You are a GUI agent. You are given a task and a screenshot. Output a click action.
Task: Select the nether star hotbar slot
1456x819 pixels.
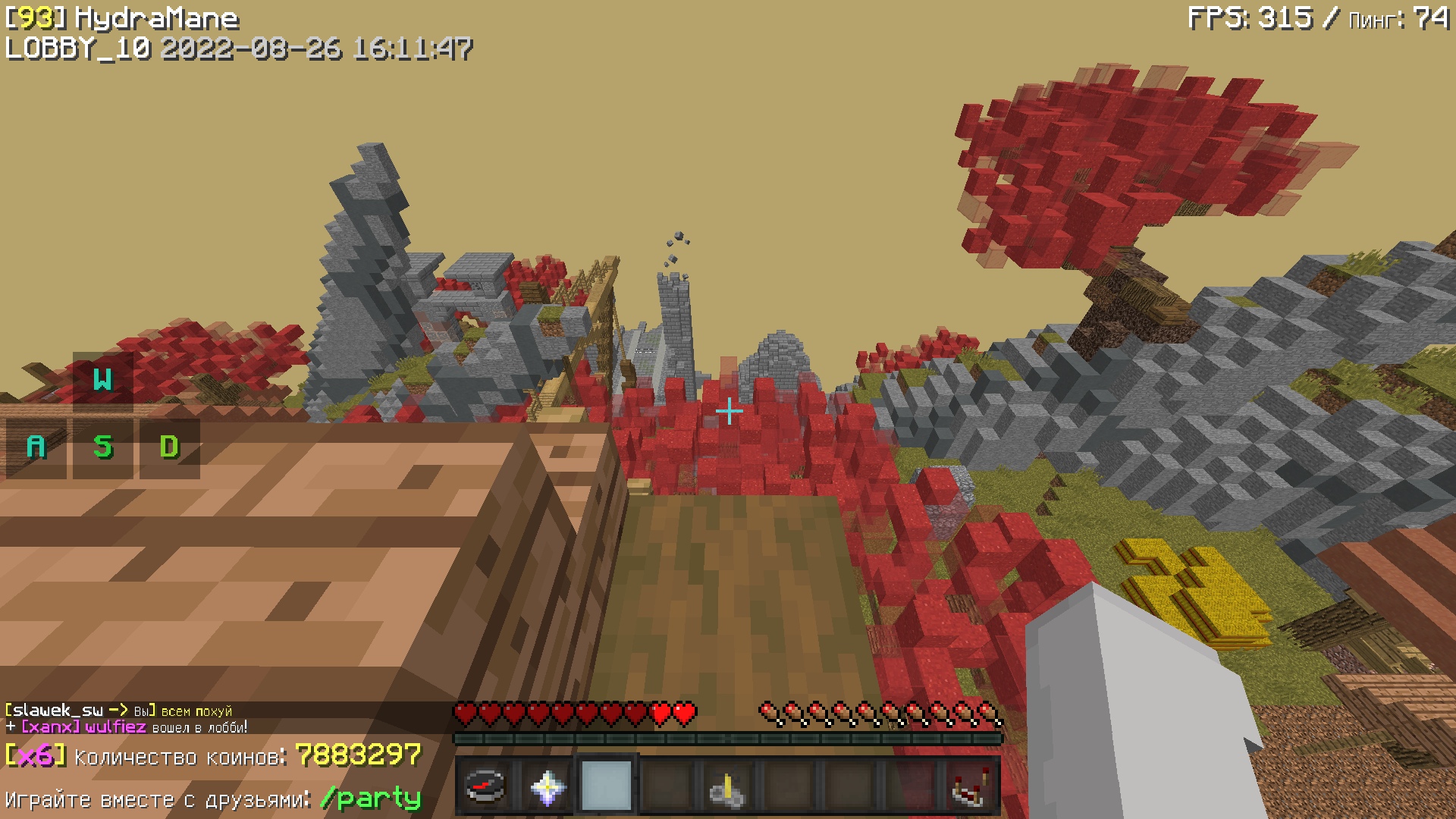coord(546,786)
